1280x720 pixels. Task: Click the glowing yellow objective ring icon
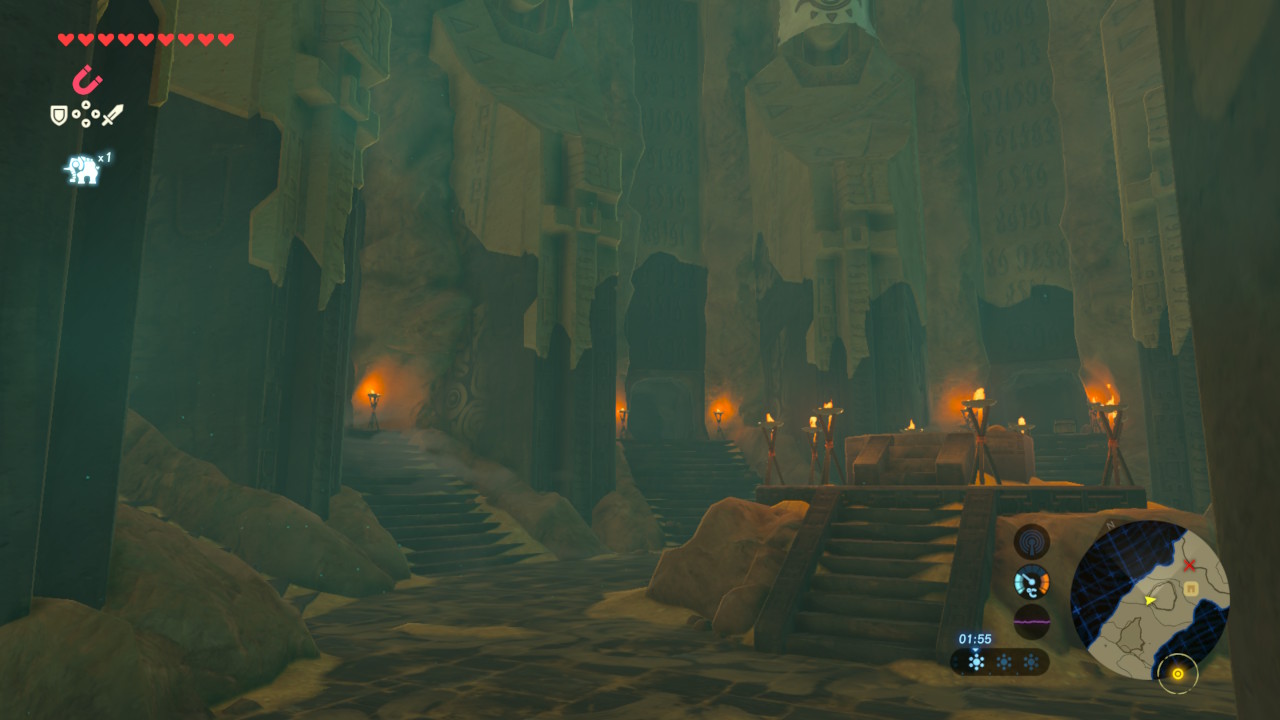pos(1178,674)
